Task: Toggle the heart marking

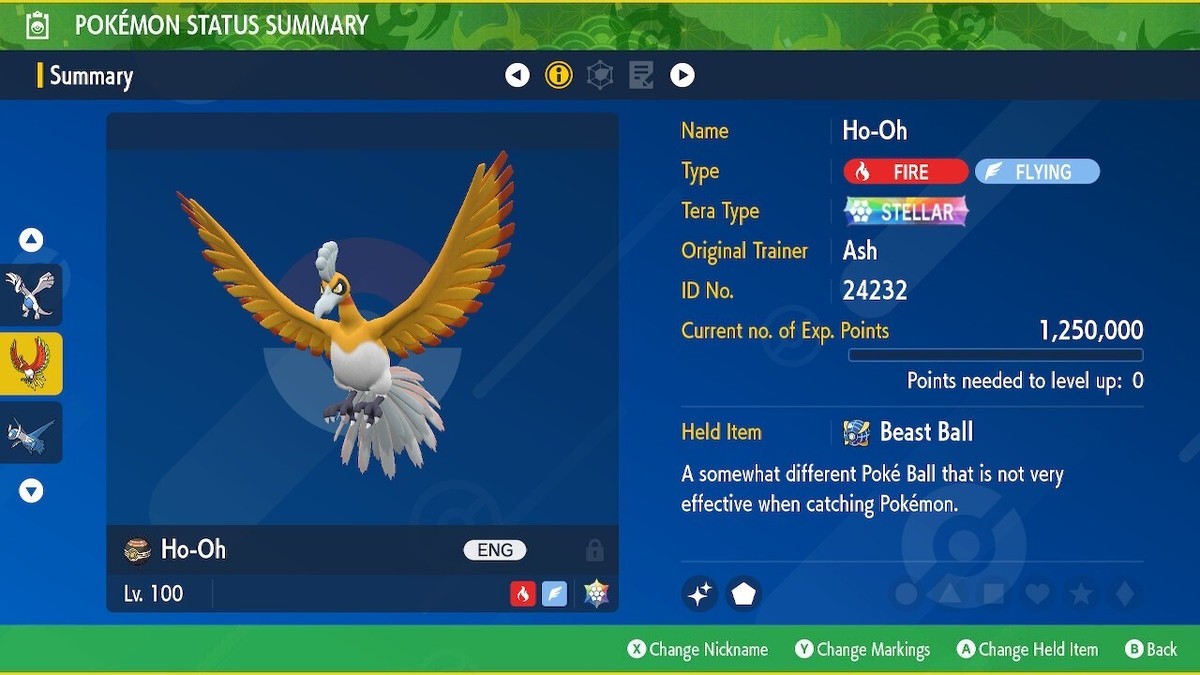Action: click(x=1037, y=594)
